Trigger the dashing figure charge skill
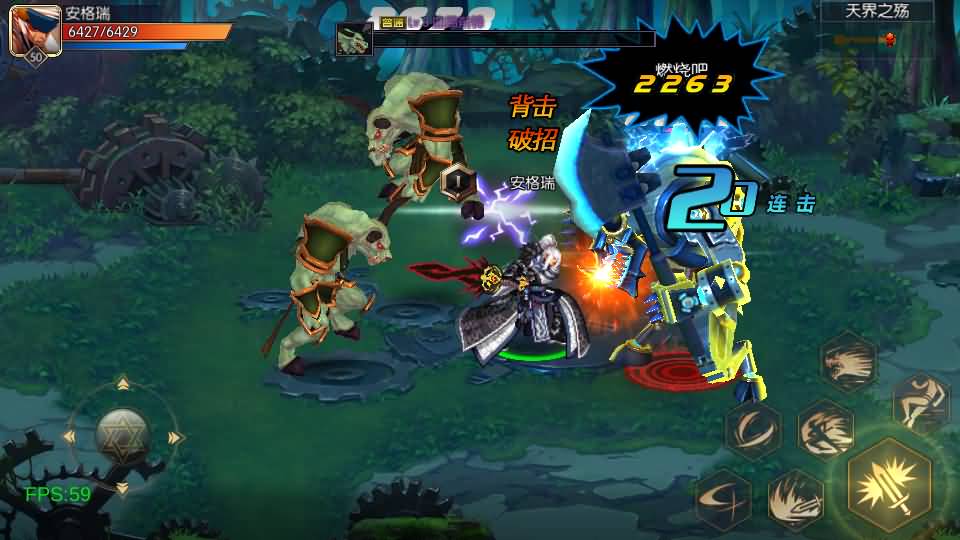Viewport: 960px width, 540px height. (x=825, y=429)
